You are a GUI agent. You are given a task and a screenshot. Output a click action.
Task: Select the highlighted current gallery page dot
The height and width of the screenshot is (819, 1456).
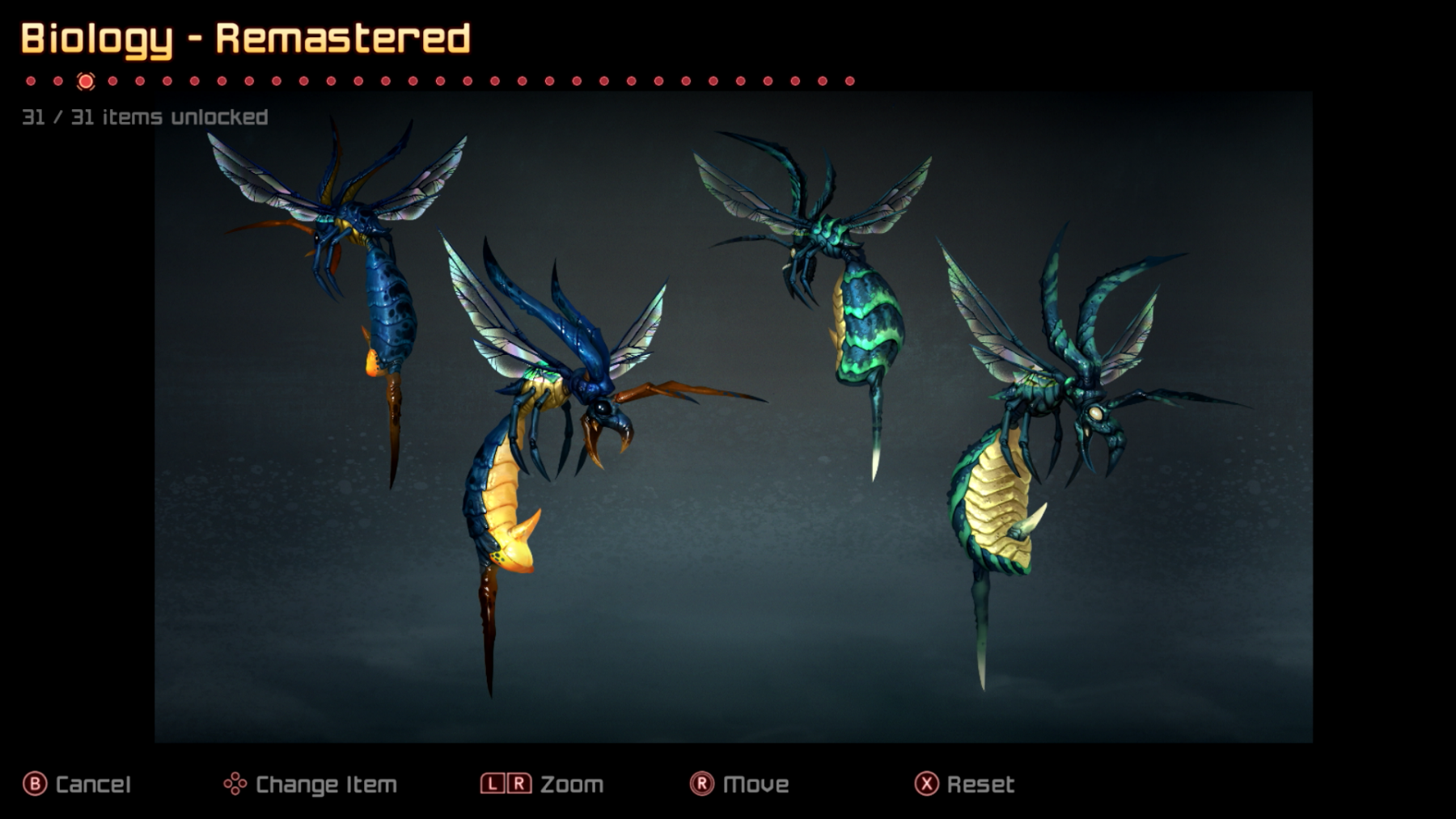pos(86,81)
